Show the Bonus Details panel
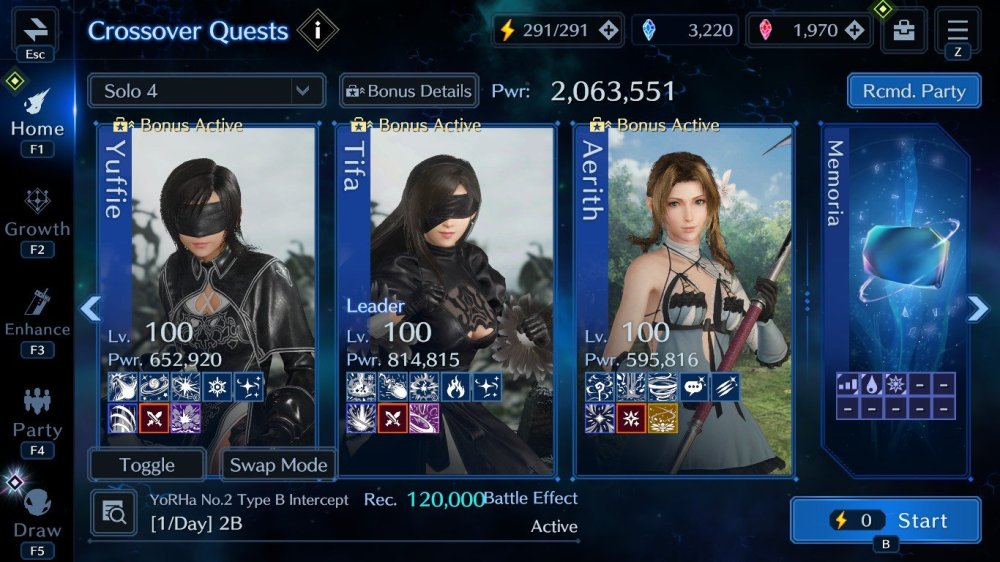 (x=409, y=91)
